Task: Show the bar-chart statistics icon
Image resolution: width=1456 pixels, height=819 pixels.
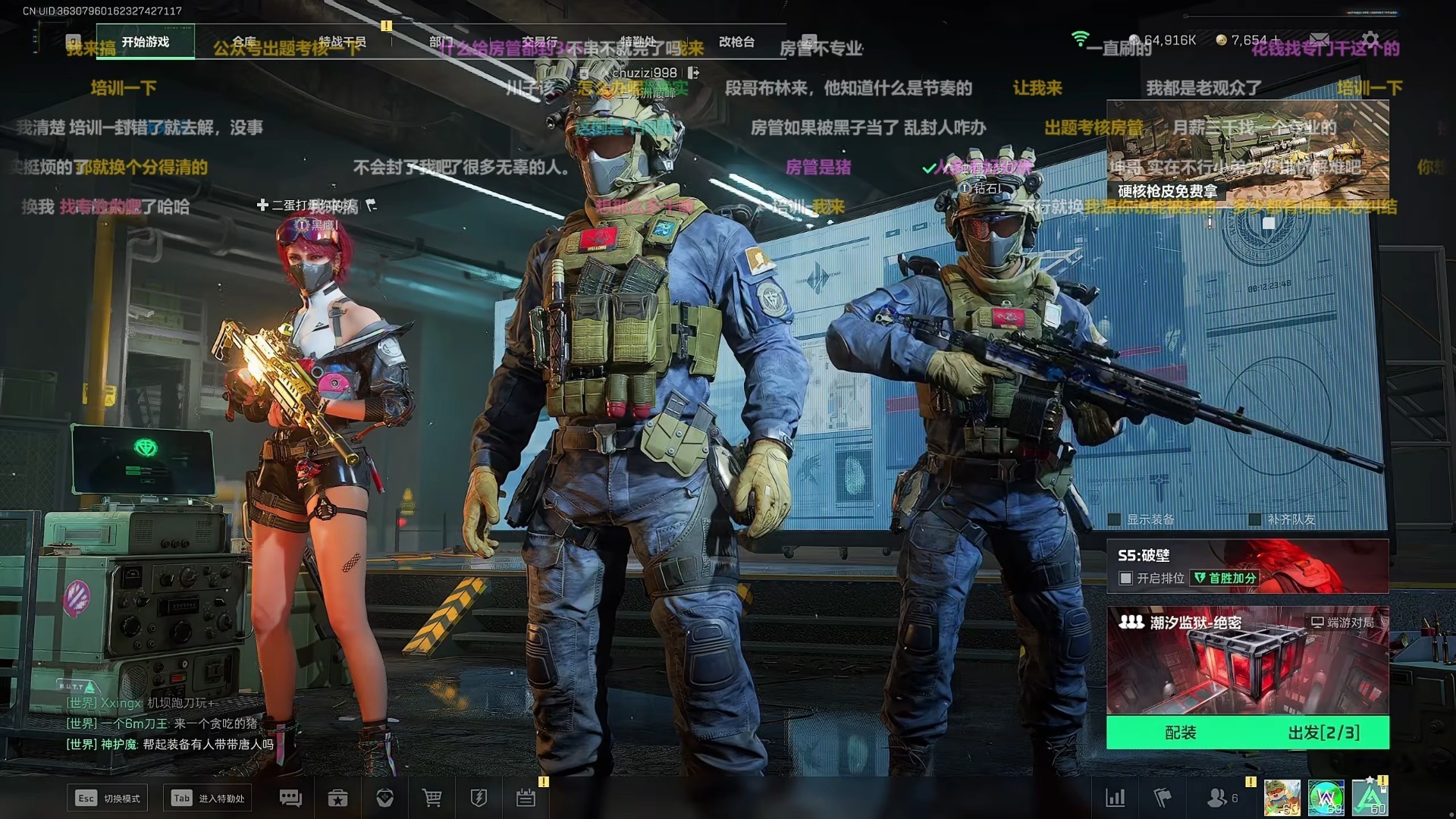Action: coord(1116,798)
